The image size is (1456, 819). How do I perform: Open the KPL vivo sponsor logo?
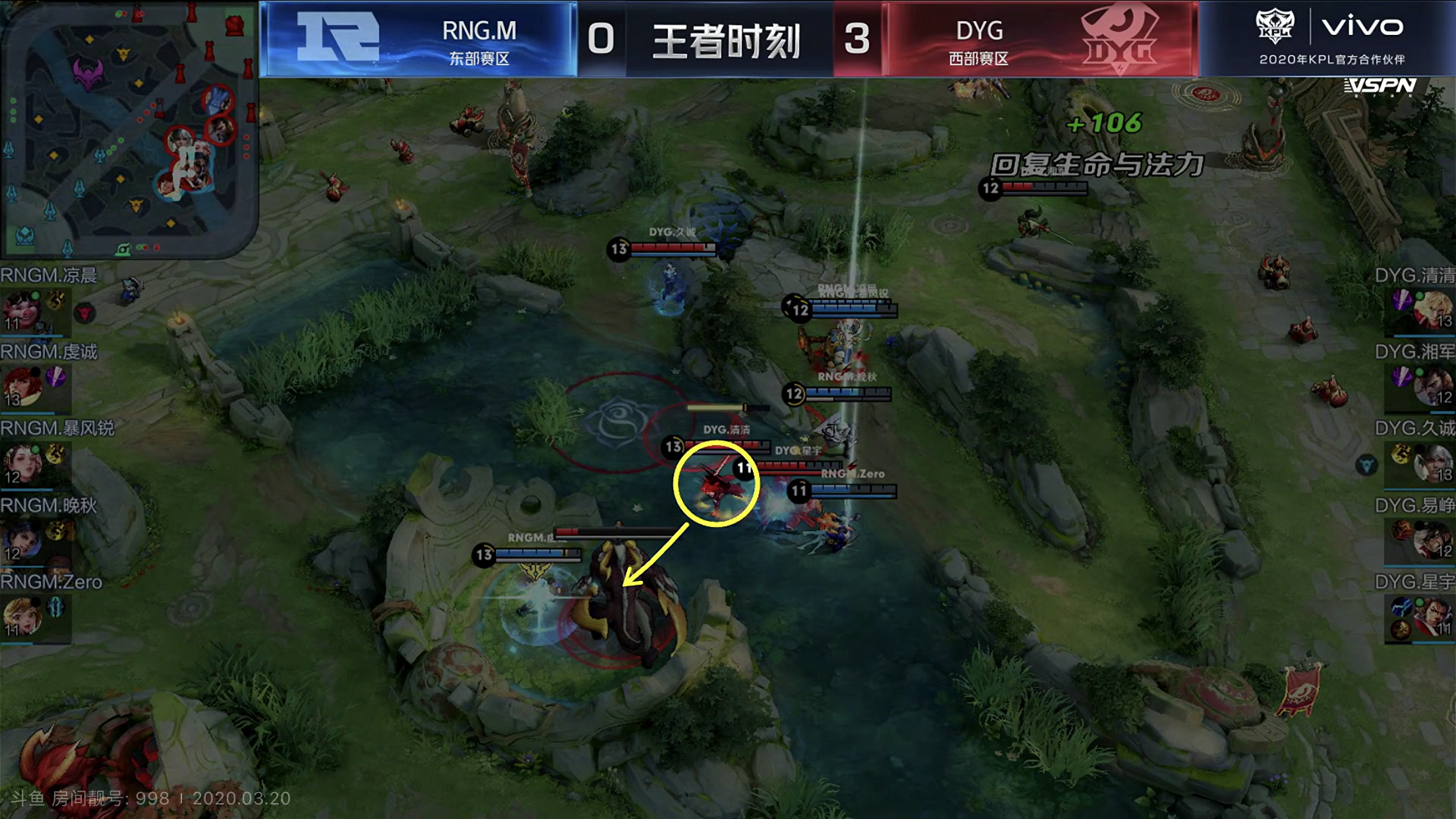(1329, 36)
